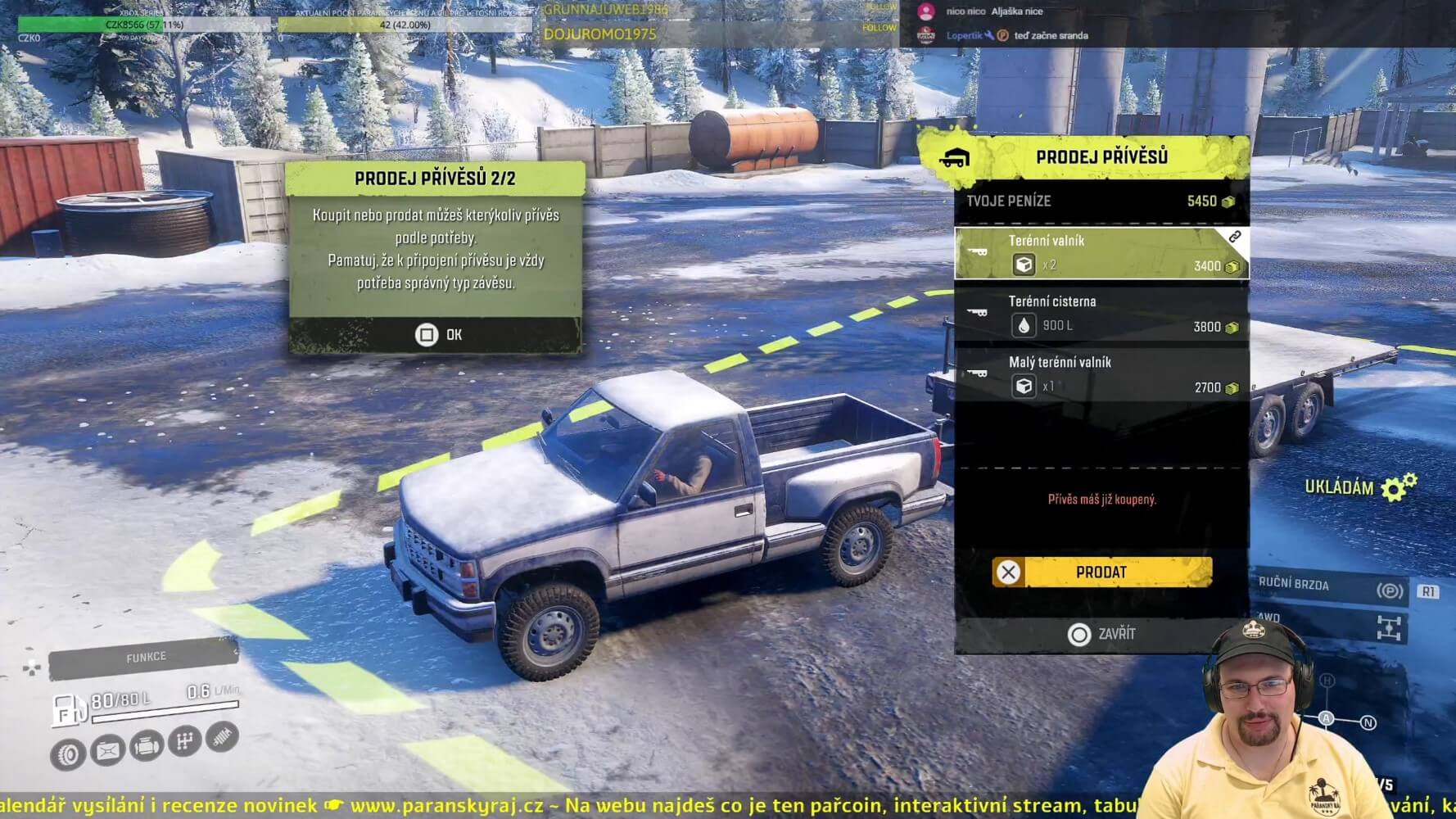
Task: Choose the Terénní cisterna trailer
Action: coord(1101,314)
